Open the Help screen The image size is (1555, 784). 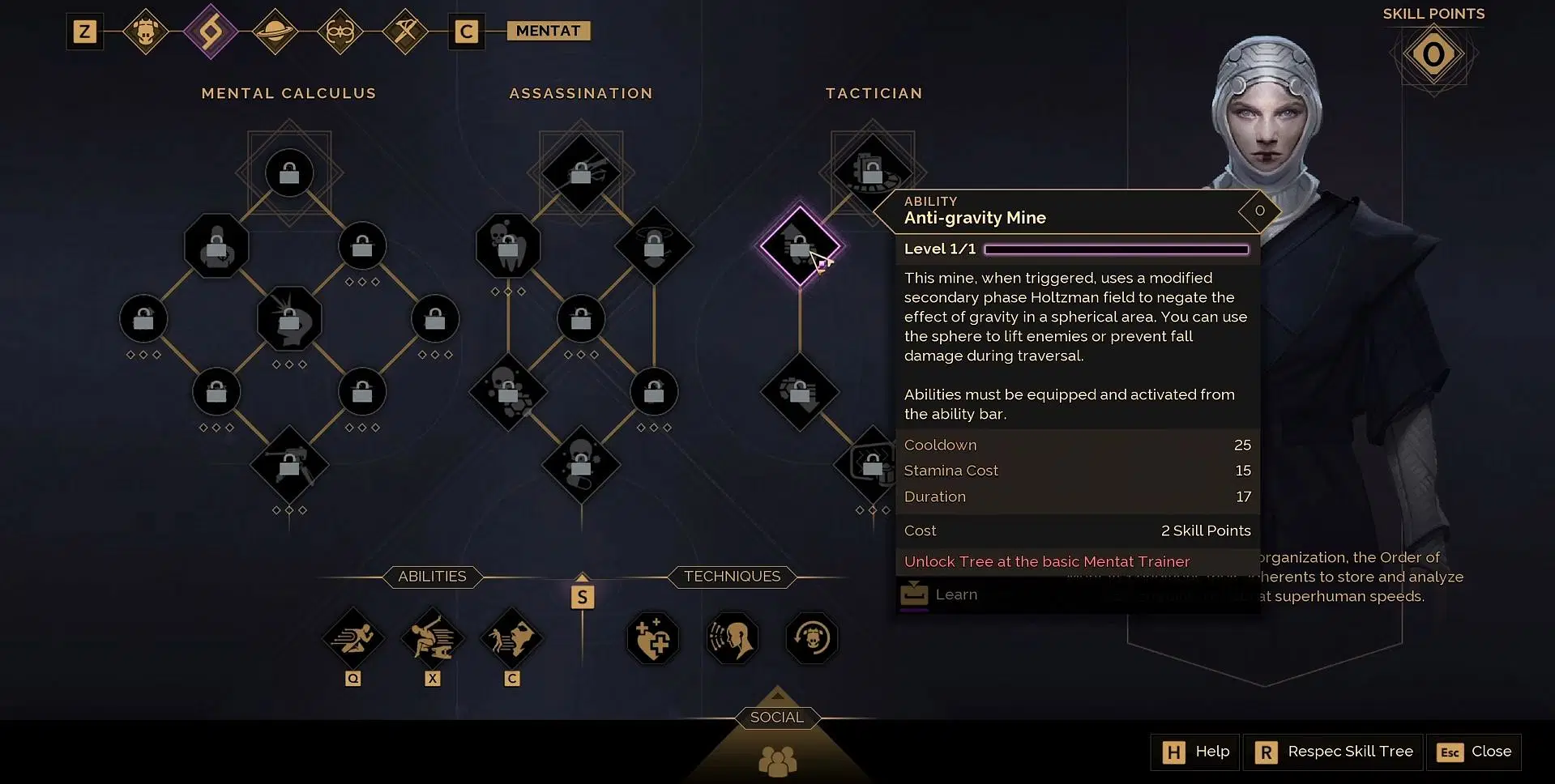tap(1196, 752)
